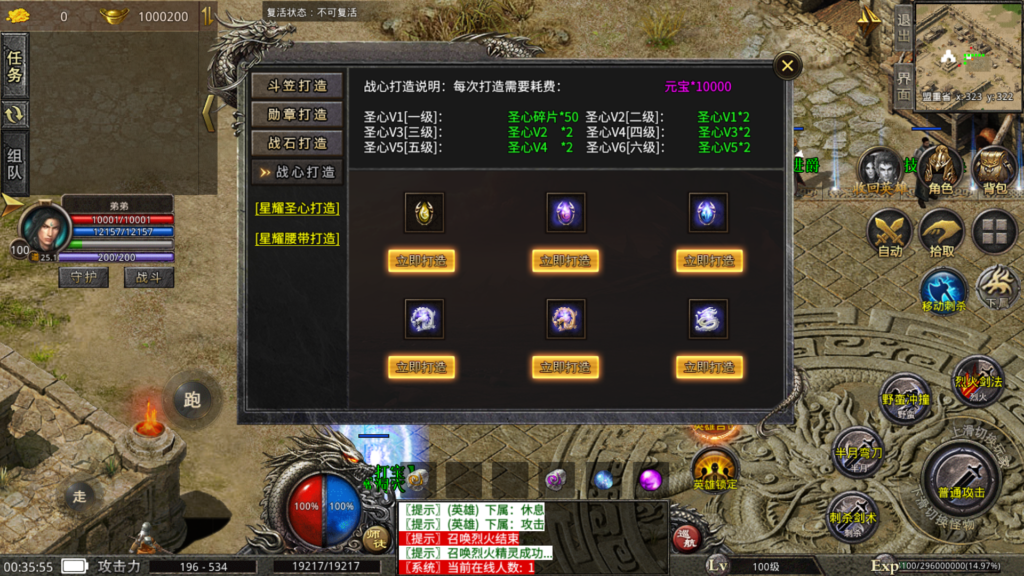Use the 普通攻击 basic attack
1024x576 pixels.
pyautogui.click(x=960, y=477)
